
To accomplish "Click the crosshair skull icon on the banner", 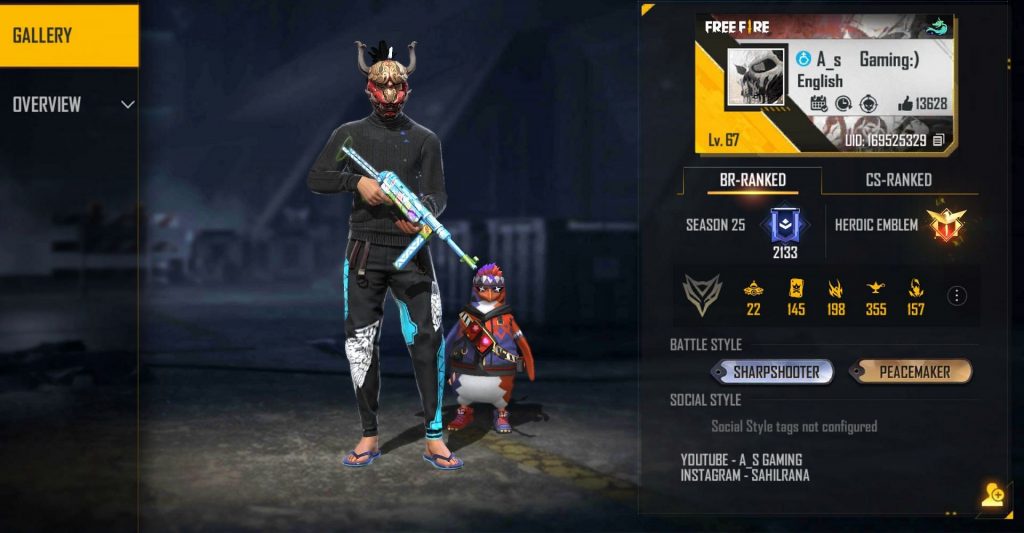I will coord(867,103).
